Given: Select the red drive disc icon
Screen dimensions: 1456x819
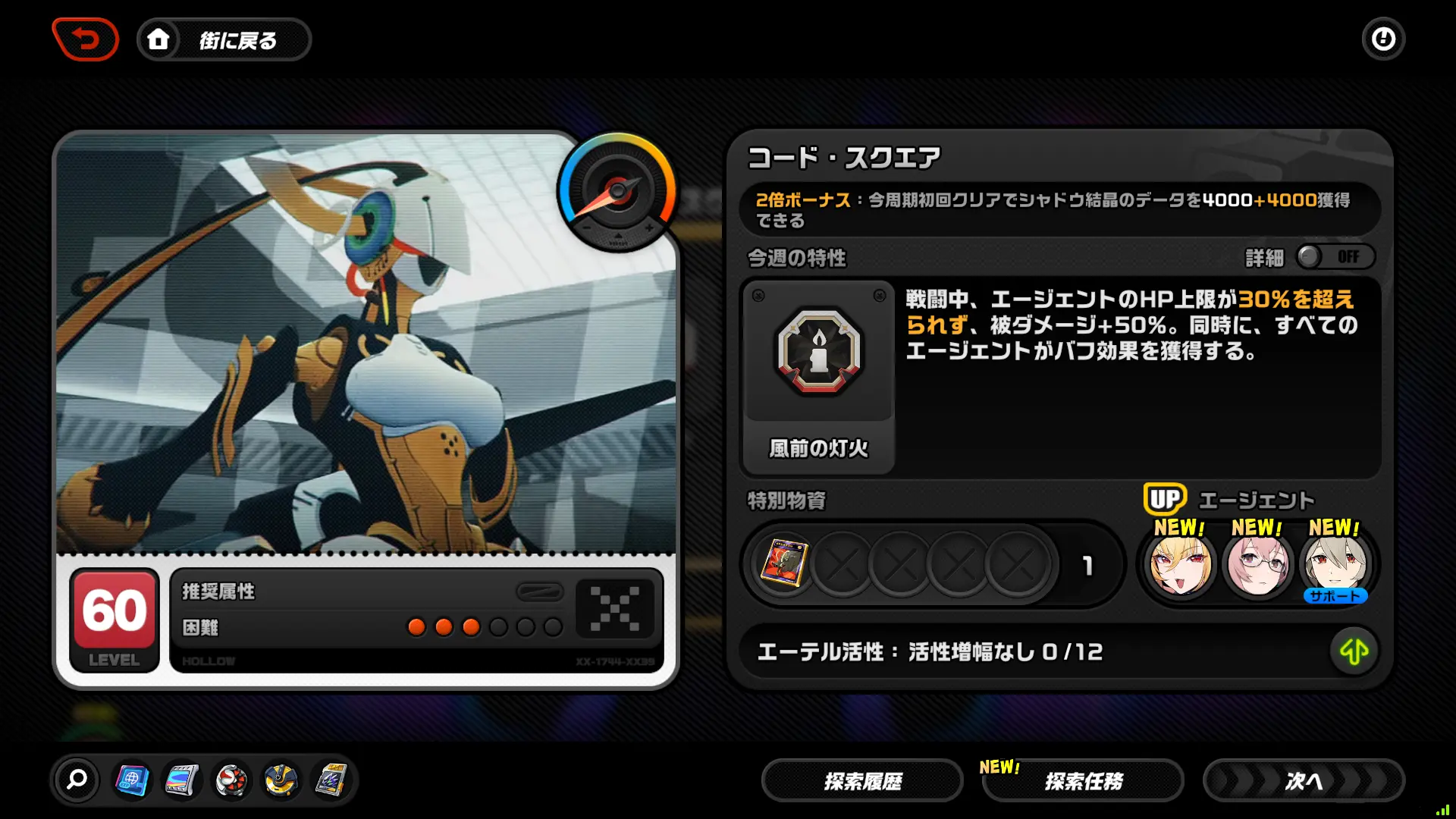Looking at the screenshot, I should click(231, 780).
